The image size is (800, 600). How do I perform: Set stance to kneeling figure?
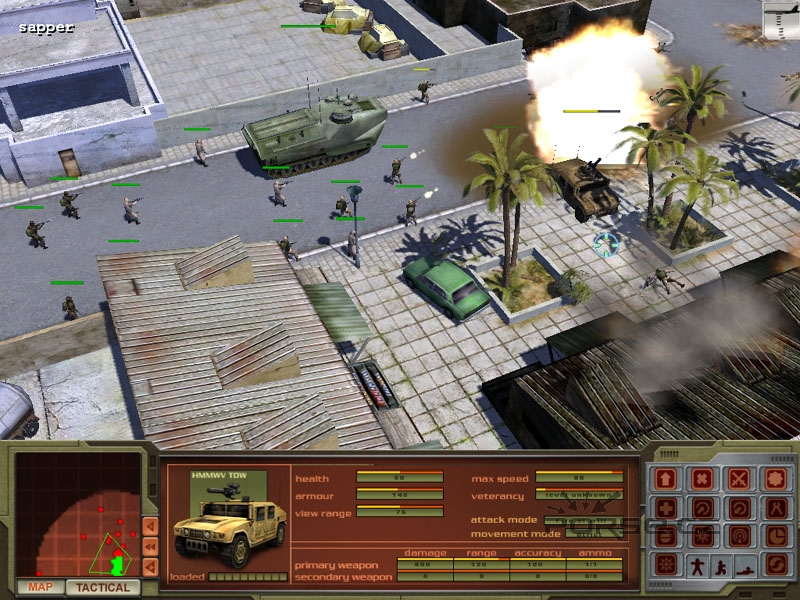(720, 566)
